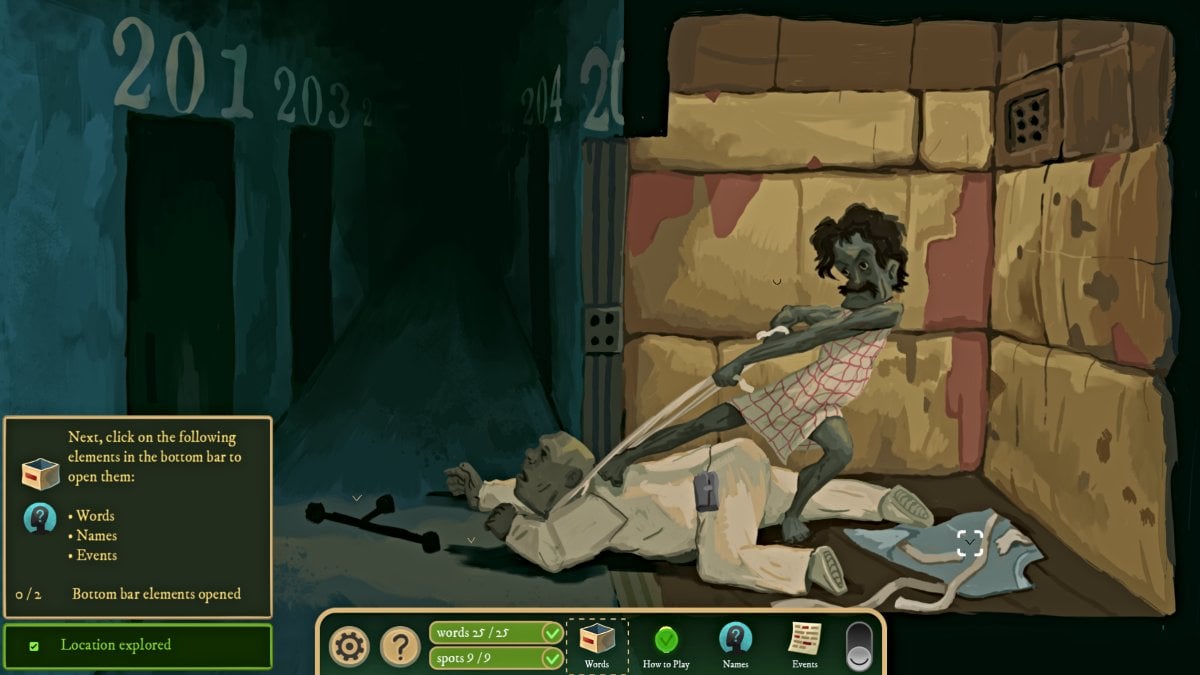Flip the toggle switch on the bottom bar
The height and width of the screenshot is (675, 1200).
(859, 646)
